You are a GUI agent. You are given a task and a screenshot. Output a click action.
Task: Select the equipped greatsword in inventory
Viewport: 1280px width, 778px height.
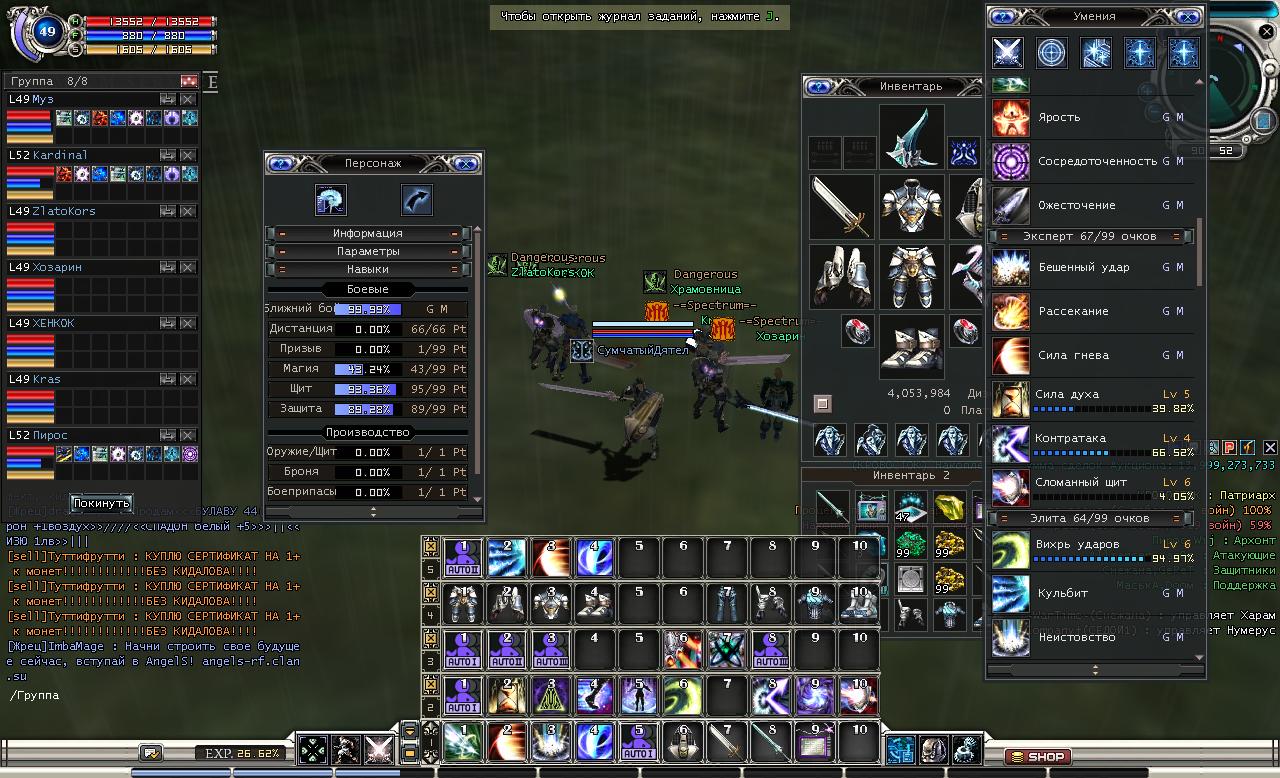point(841,207)
